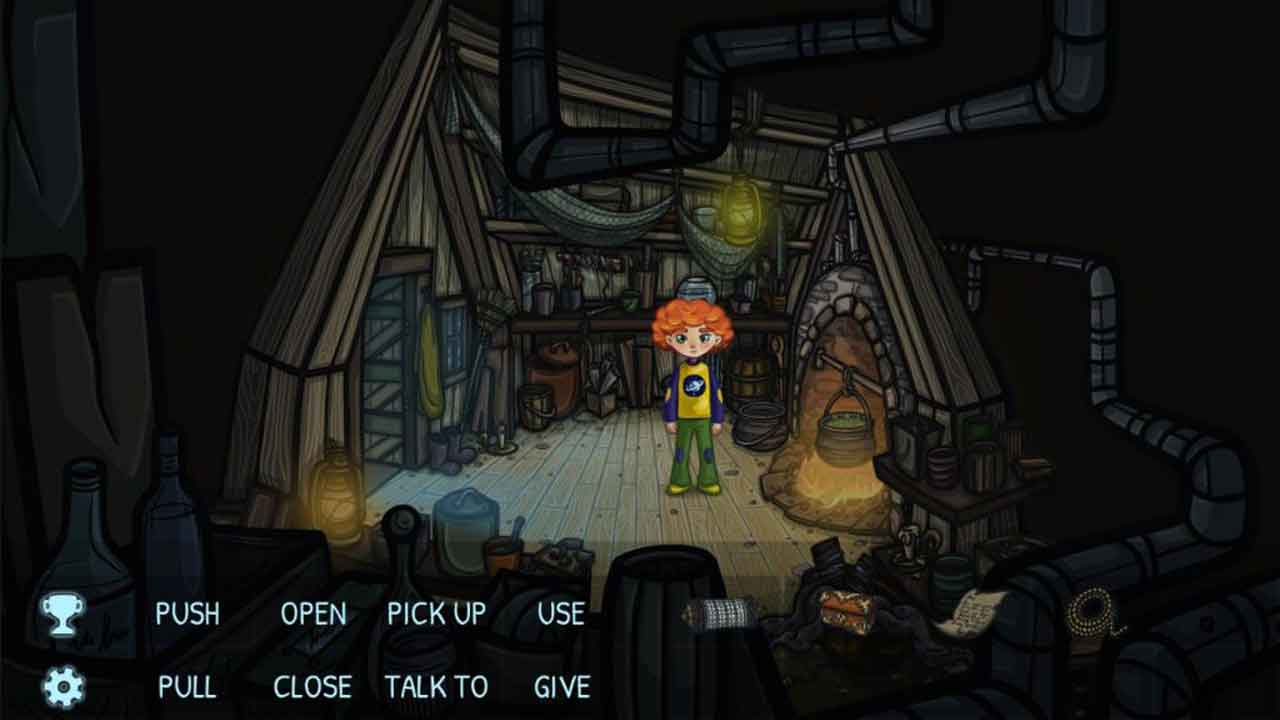Open the trophy achievements icon

click(62, 613)
